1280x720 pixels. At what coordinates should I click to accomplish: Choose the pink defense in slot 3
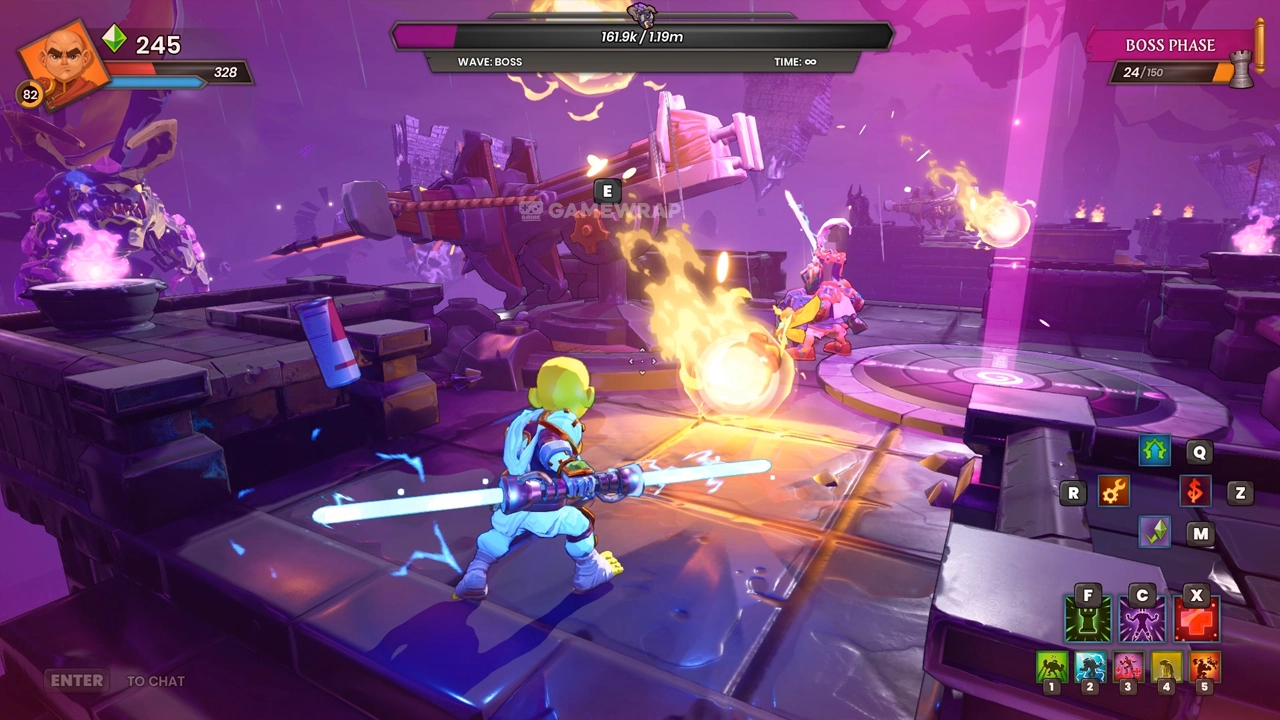1128,667
